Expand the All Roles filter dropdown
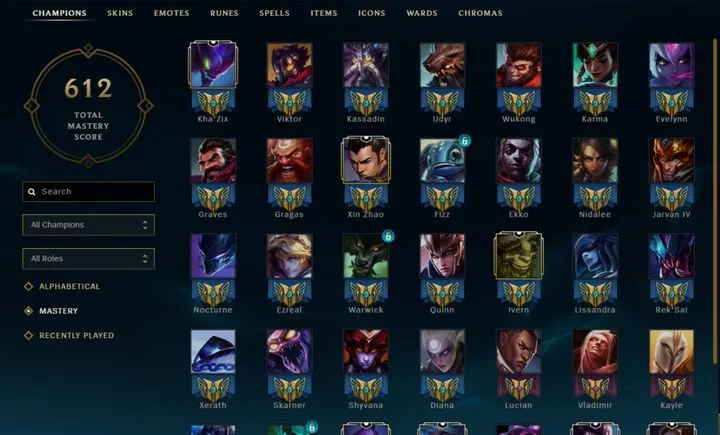Image resolution: width=720 pixels, height=435 pixels. (89, 259)
